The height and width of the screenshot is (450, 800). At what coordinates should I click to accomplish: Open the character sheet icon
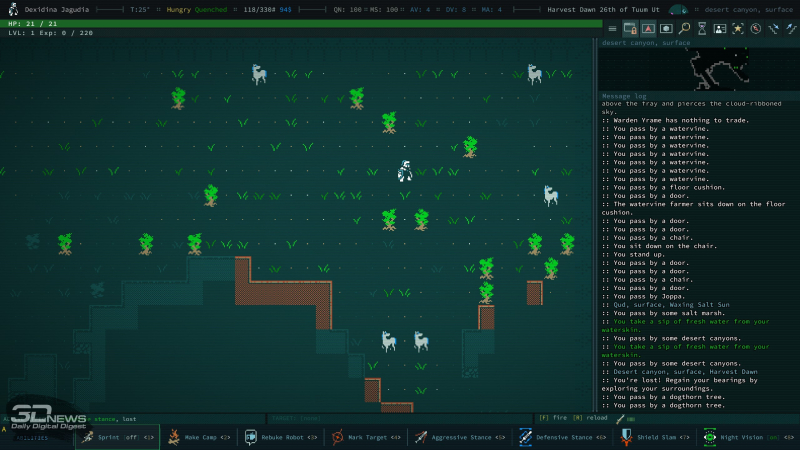(x=720, y=28)
